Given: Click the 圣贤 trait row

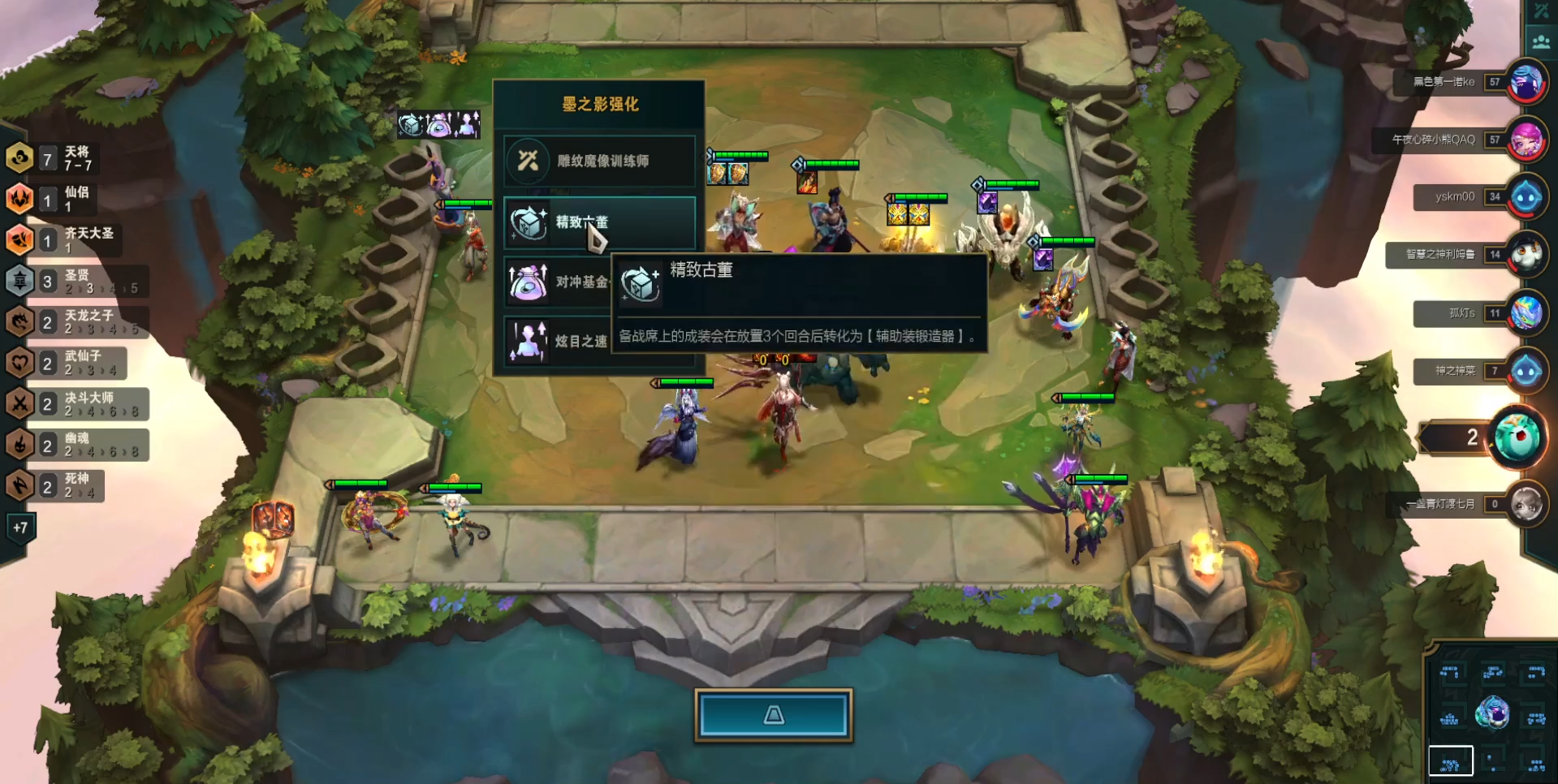Looking at the screenshot, I should [x=77, y=281].
